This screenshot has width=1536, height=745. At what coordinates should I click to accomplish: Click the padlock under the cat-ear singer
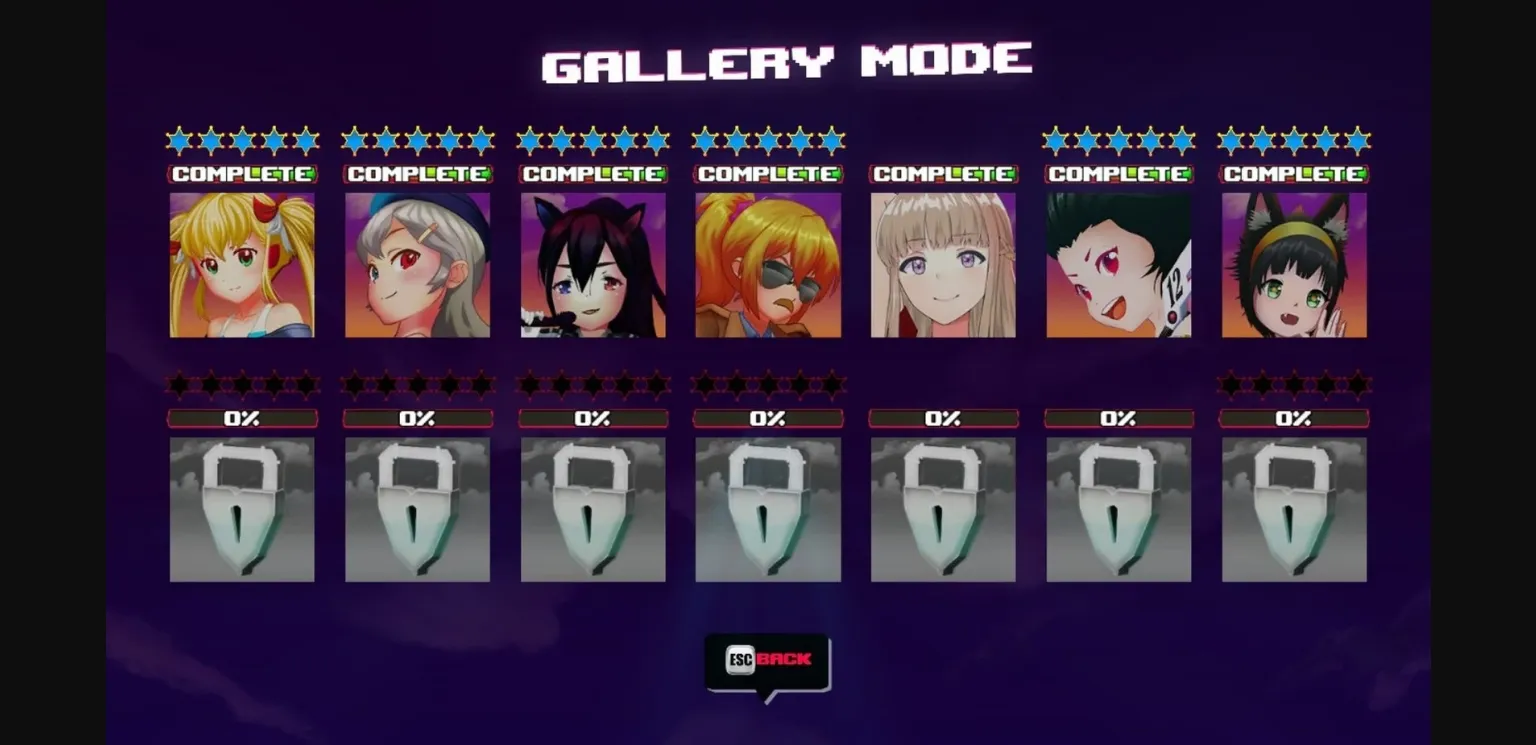[x=592, y=508]
